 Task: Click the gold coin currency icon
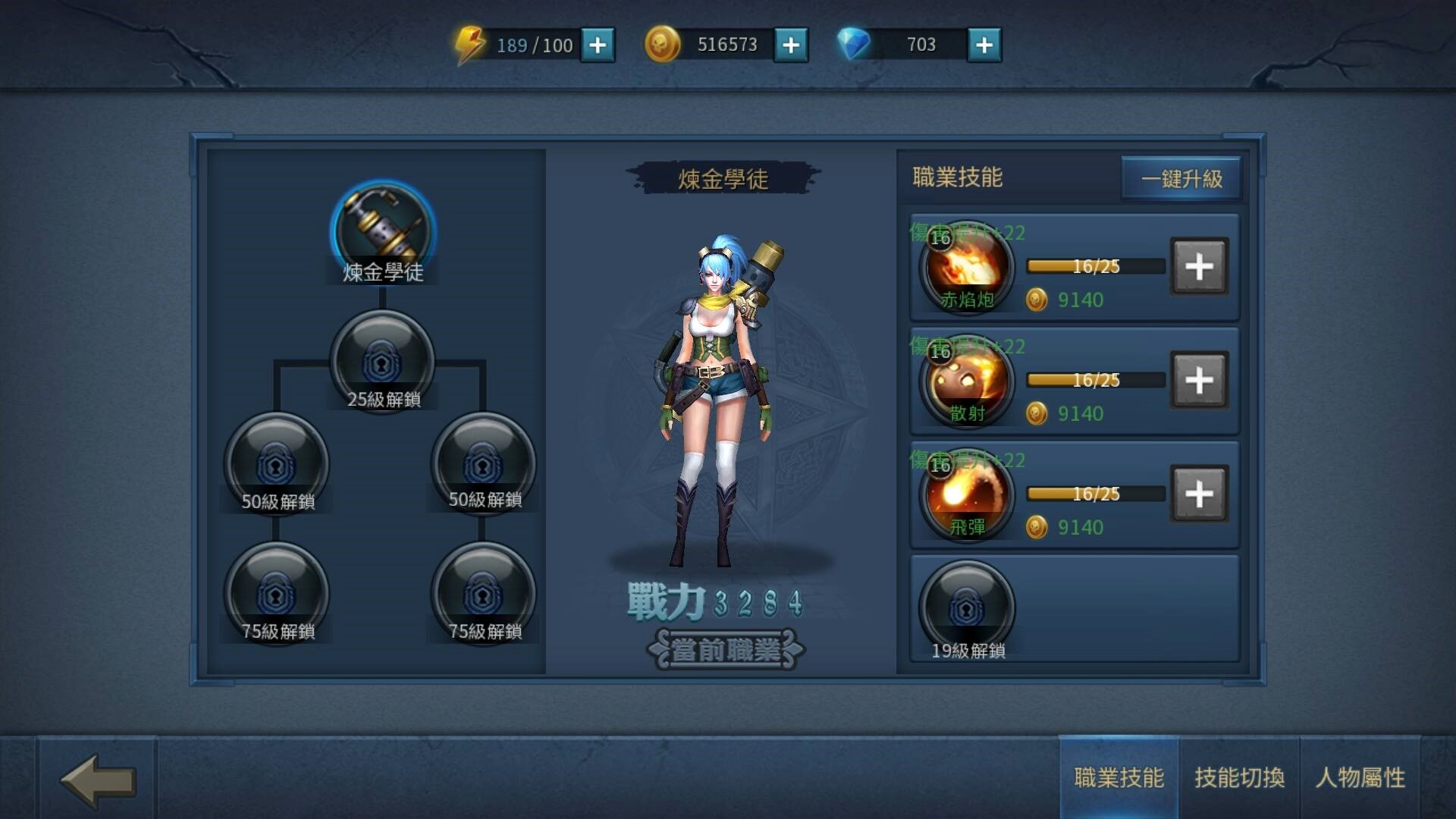(661, 43)
